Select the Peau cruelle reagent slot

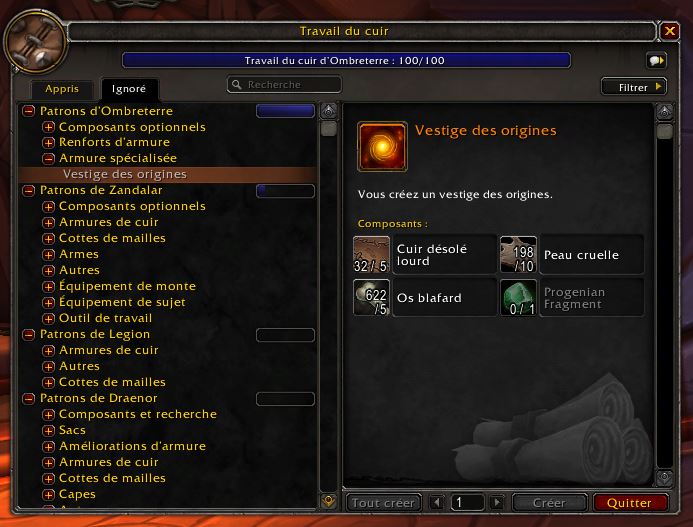[x=571, y=255]
